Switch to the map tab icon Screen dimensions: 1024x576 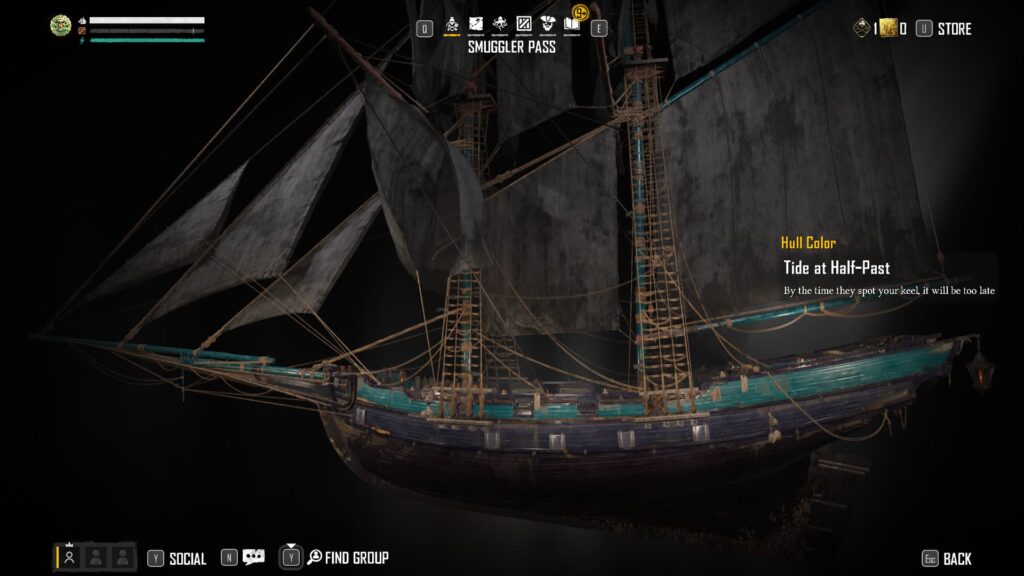tap(476, 24)
